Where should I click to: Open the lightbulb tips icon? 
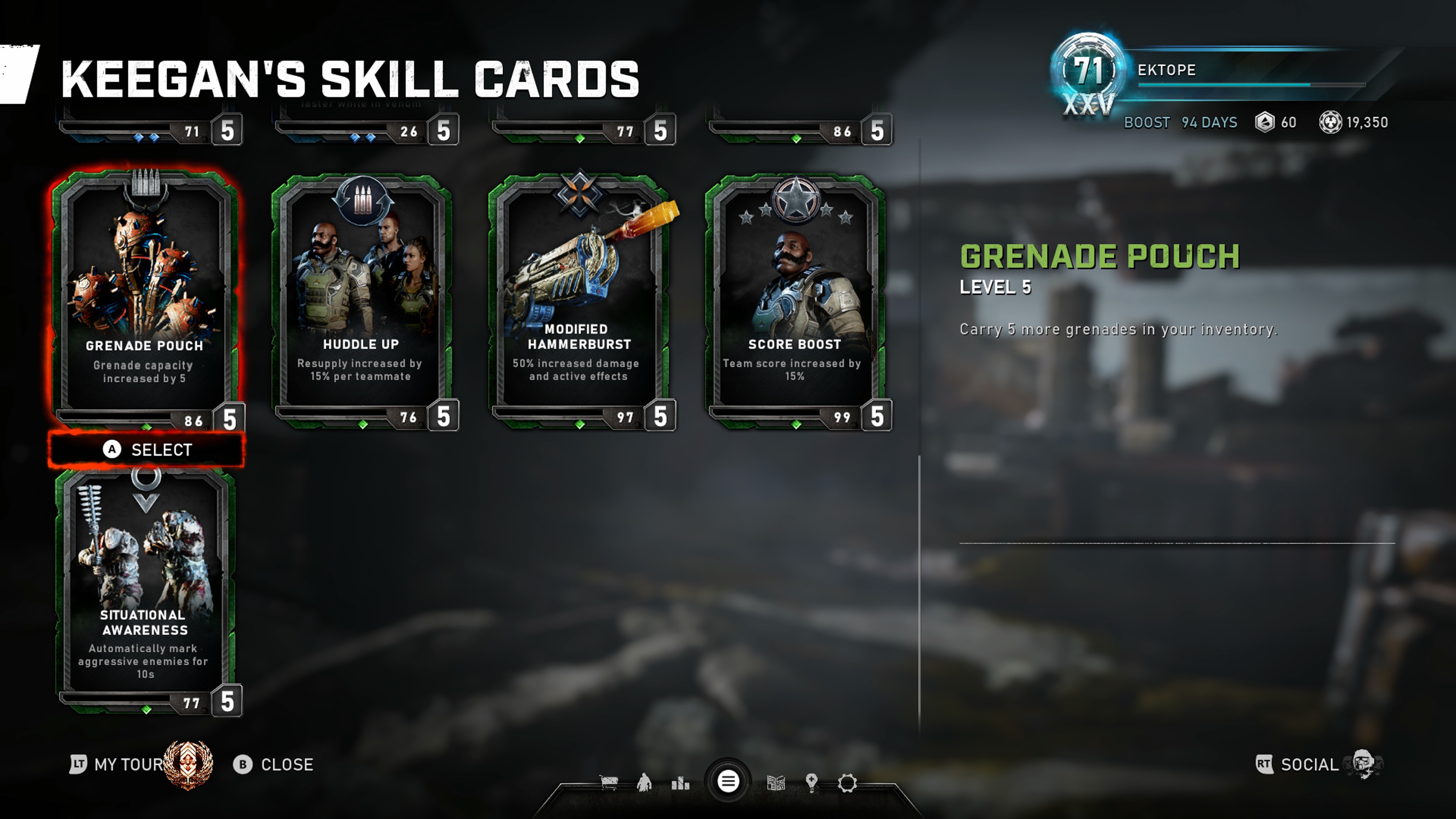click(812, 783)
